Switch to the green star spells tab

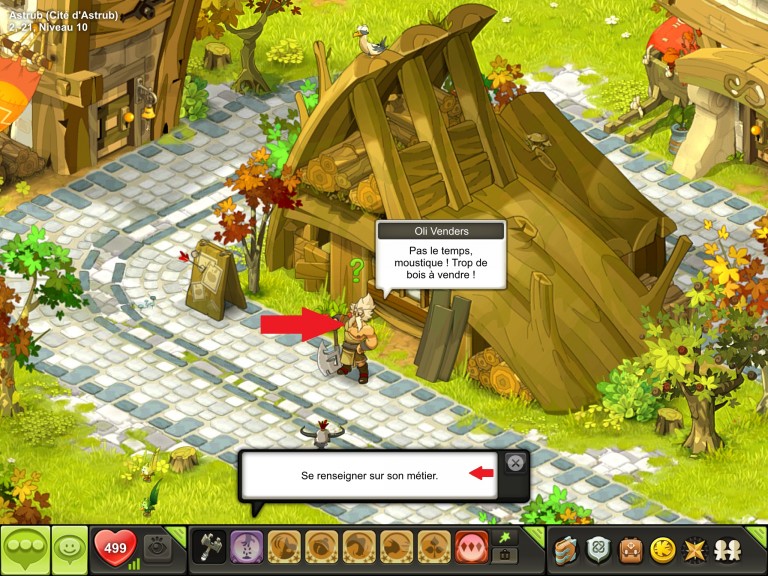(505, 538)
